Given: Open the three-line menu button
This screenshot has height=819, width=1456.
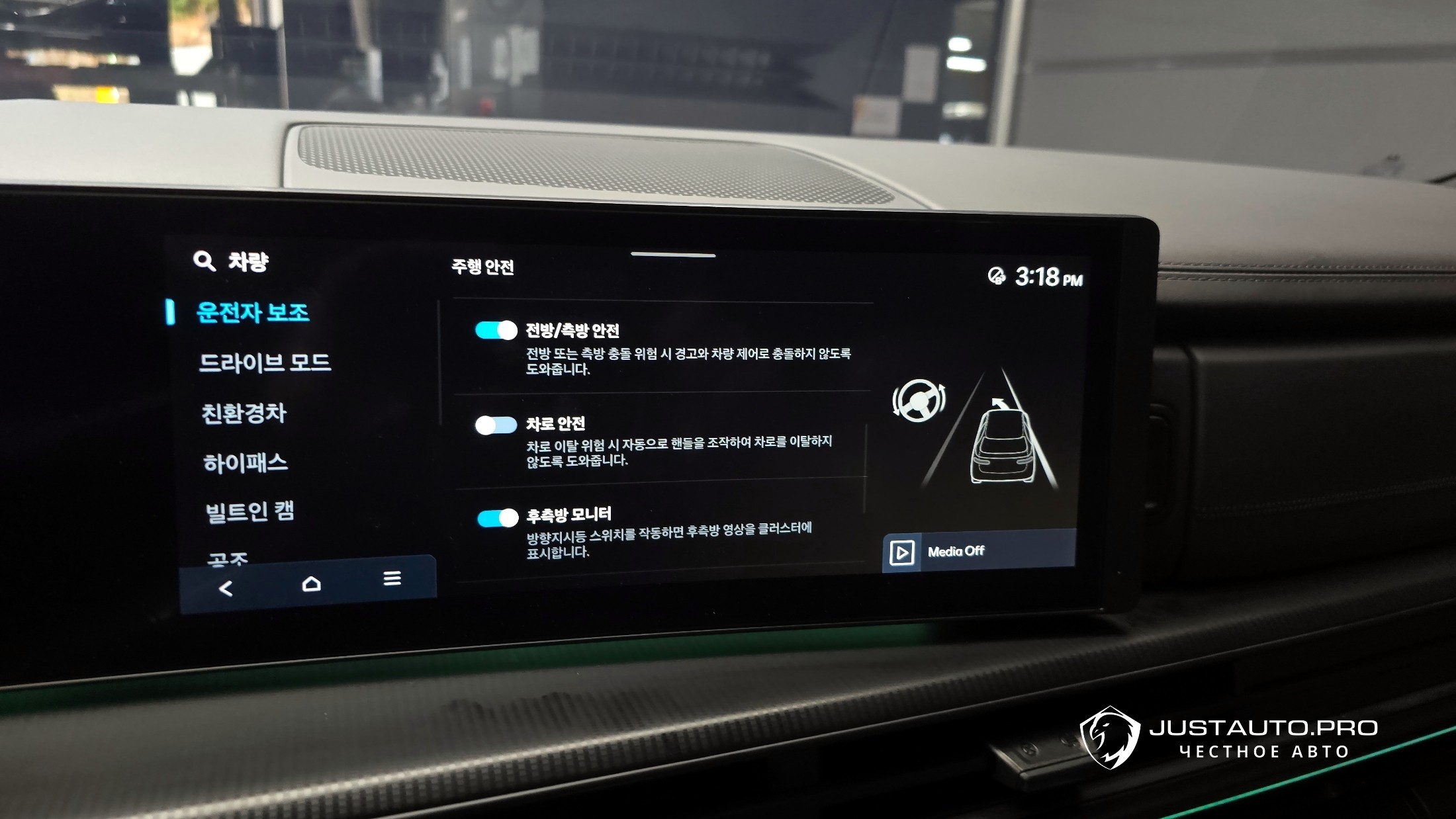Looking at the screenshot, I should pyautogui.click(x=392, y=579).
